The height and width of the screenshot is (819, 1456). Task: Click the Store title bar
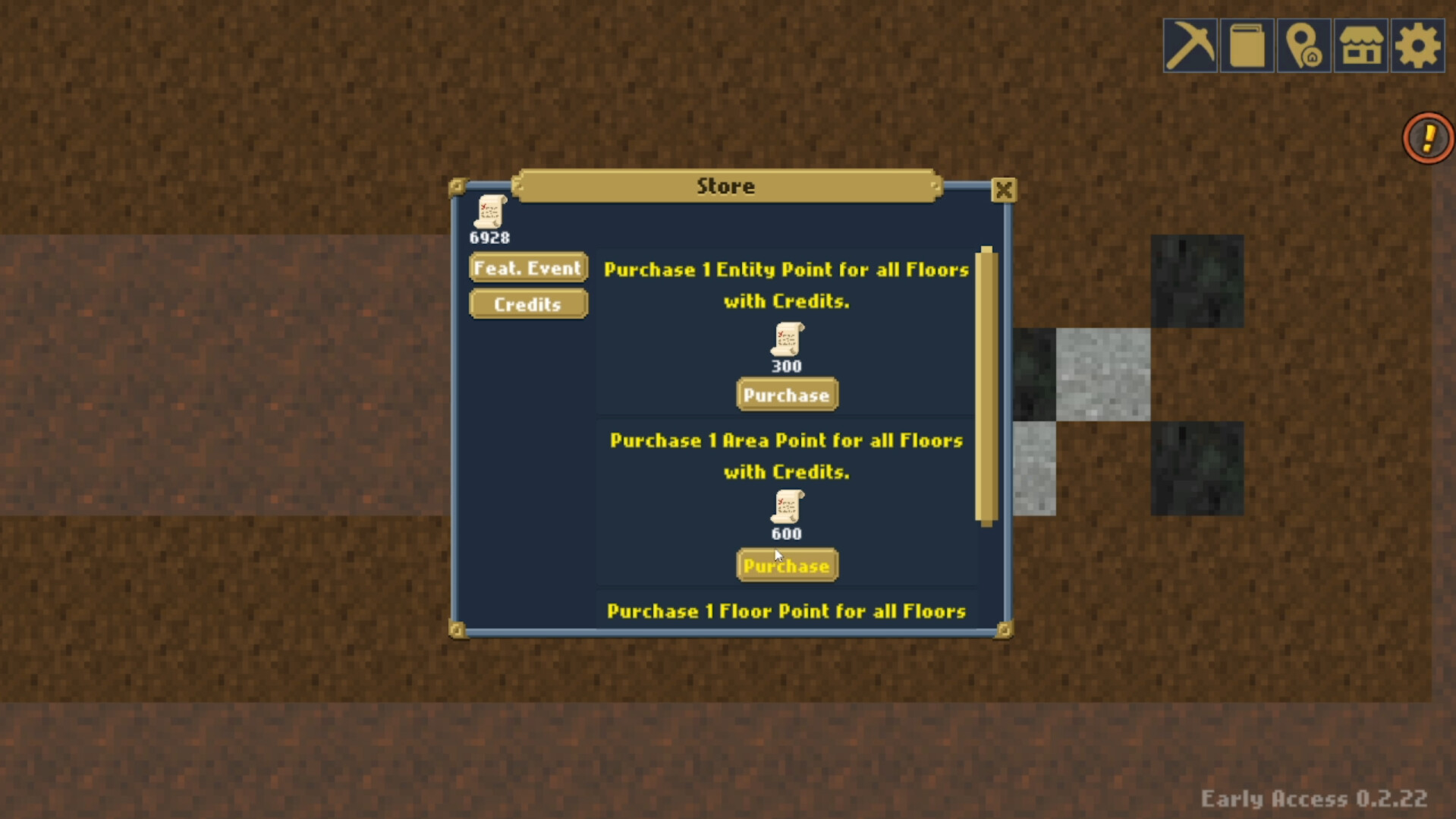pos(725,185)
